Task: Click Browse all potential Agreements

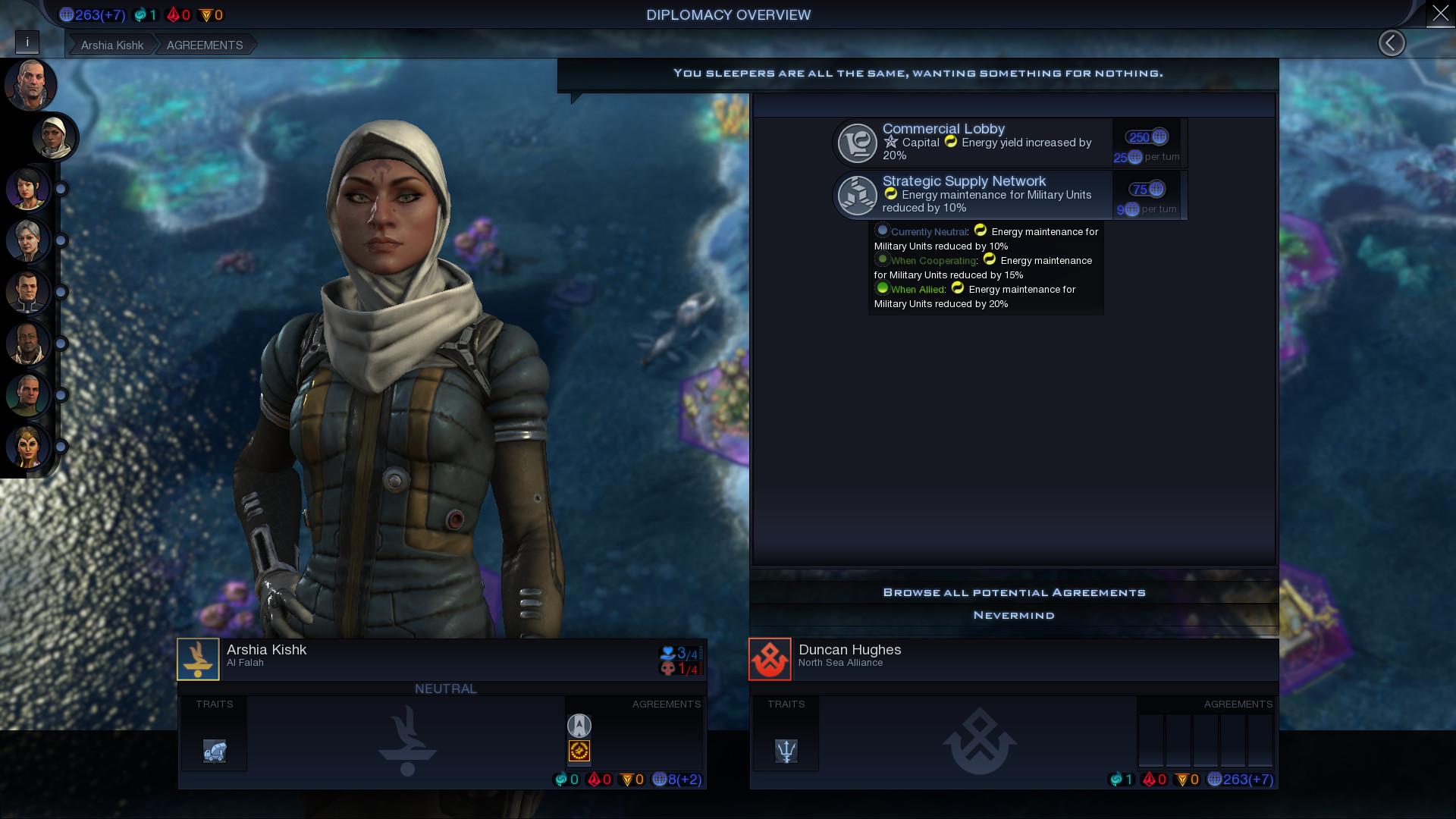Action: click(1014, 591)
